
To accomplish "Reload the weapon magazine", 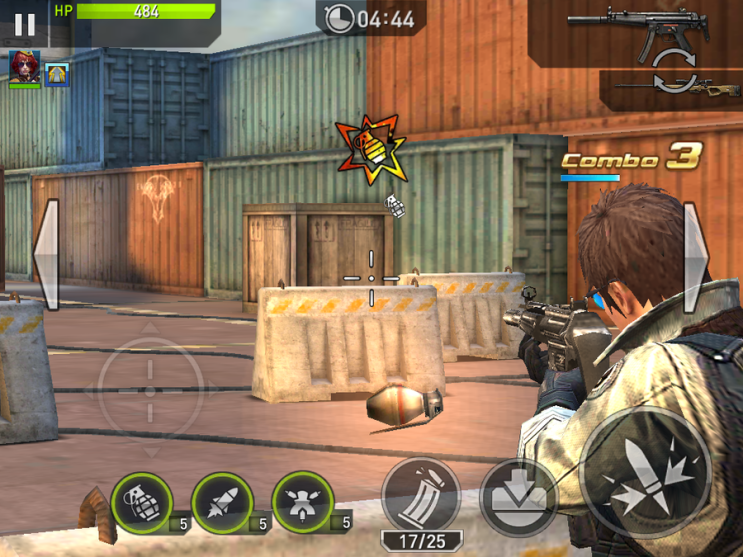I will [420, 495].
